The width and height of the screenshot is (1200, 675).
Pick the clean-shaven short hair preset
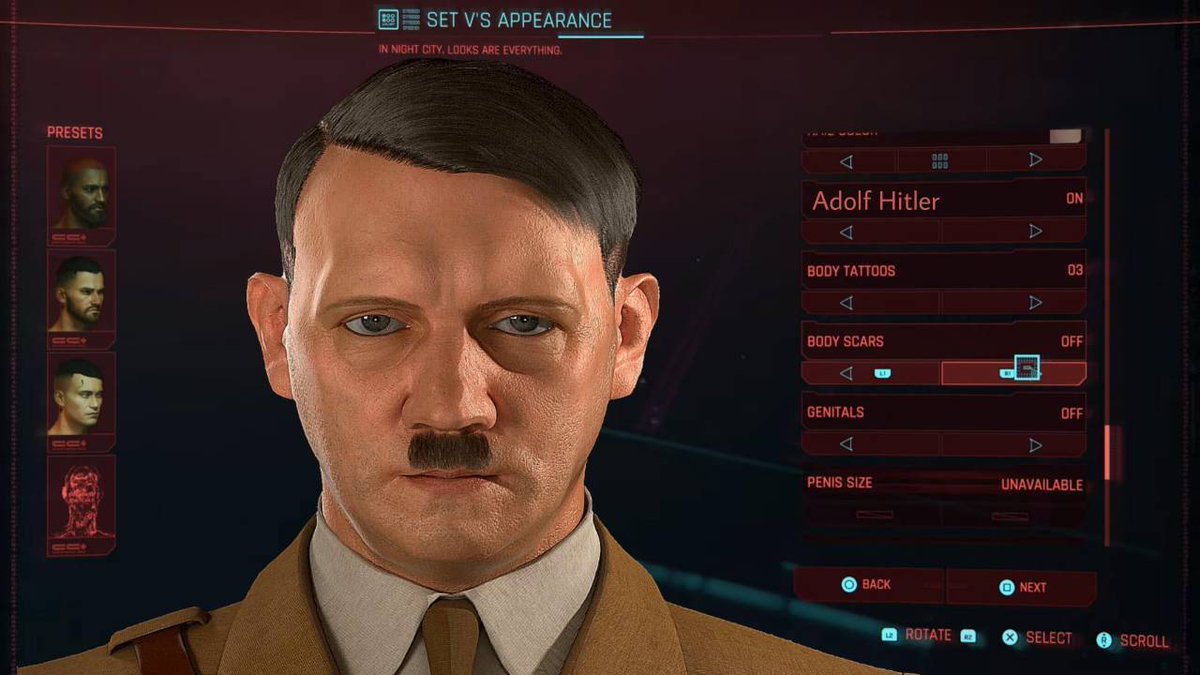coord(81,394)
